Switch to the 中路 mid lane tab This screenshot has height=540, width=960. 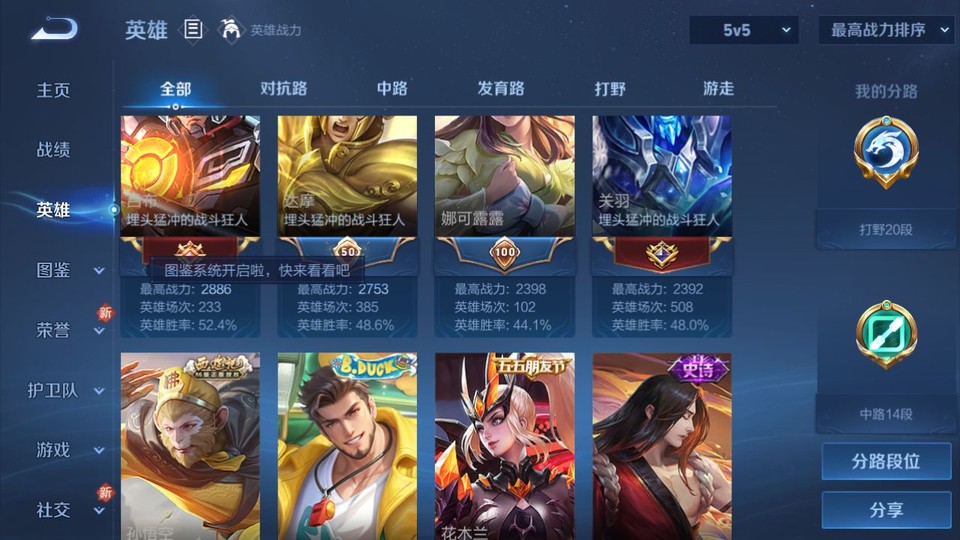coord(392,88)
